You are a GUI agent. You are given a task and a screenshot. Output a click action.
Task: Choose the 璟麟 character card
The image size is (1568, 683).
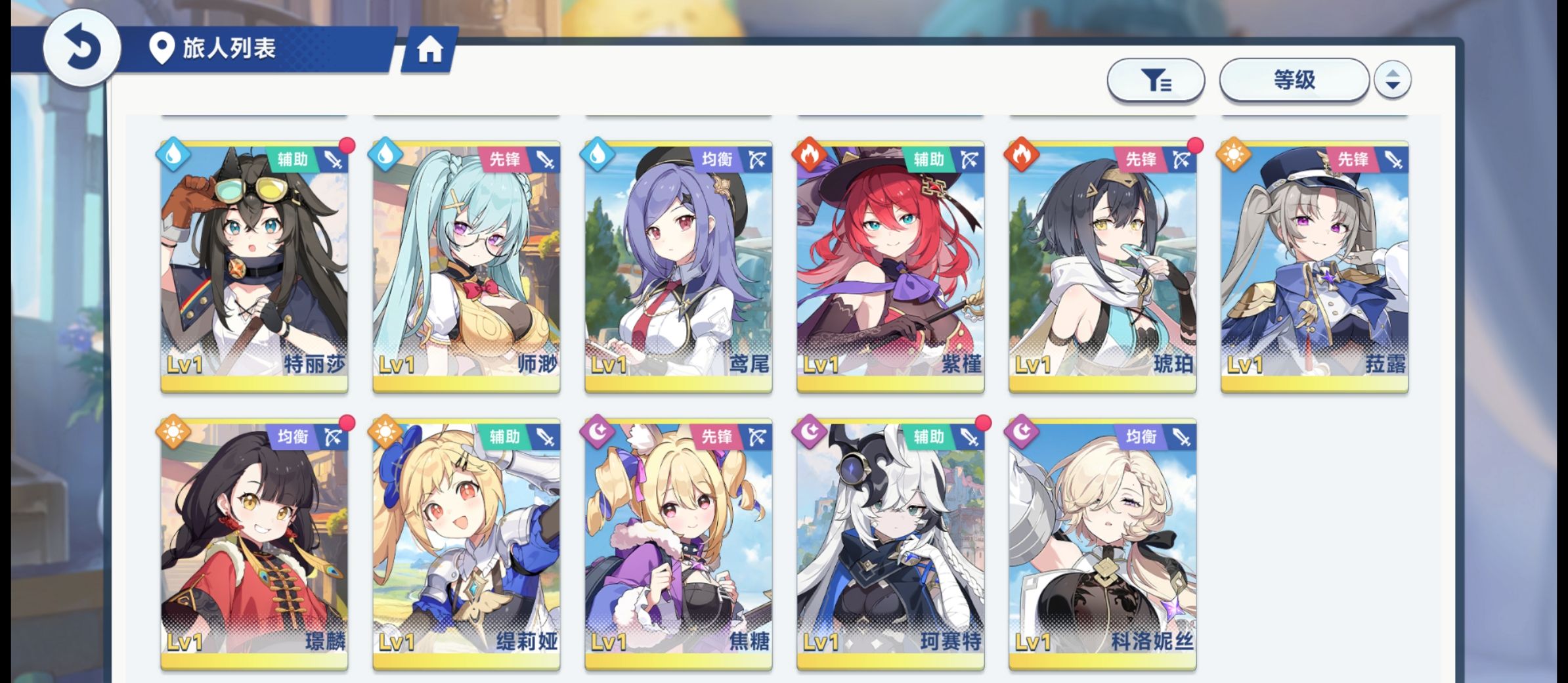pyautogui.click(x=254, y=544)
